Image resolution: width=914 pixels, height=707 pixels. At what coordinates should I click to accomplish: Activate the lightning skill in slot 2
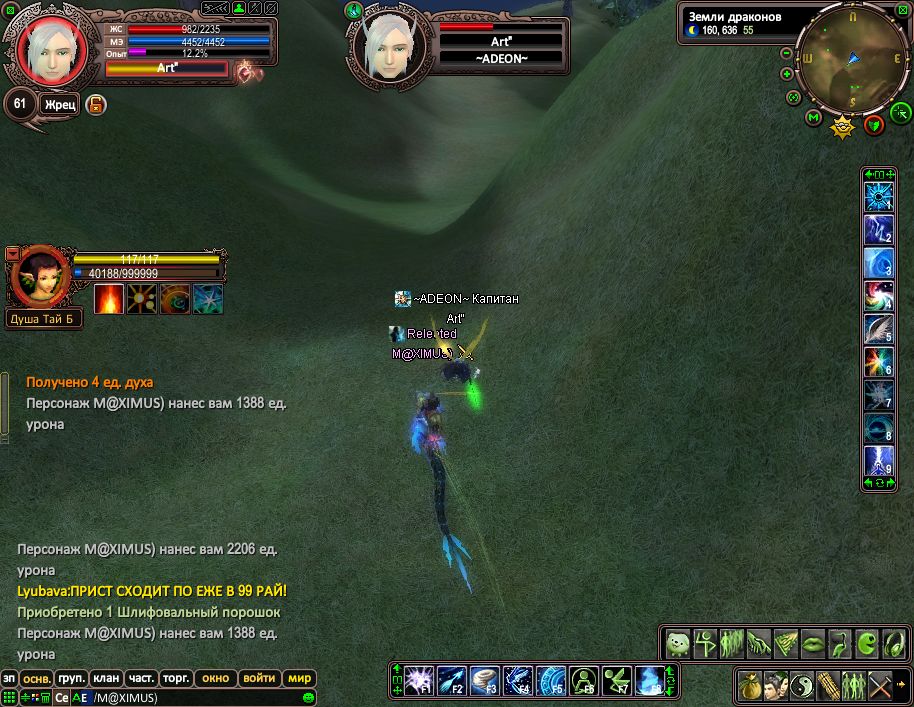[x=878, y=231]
